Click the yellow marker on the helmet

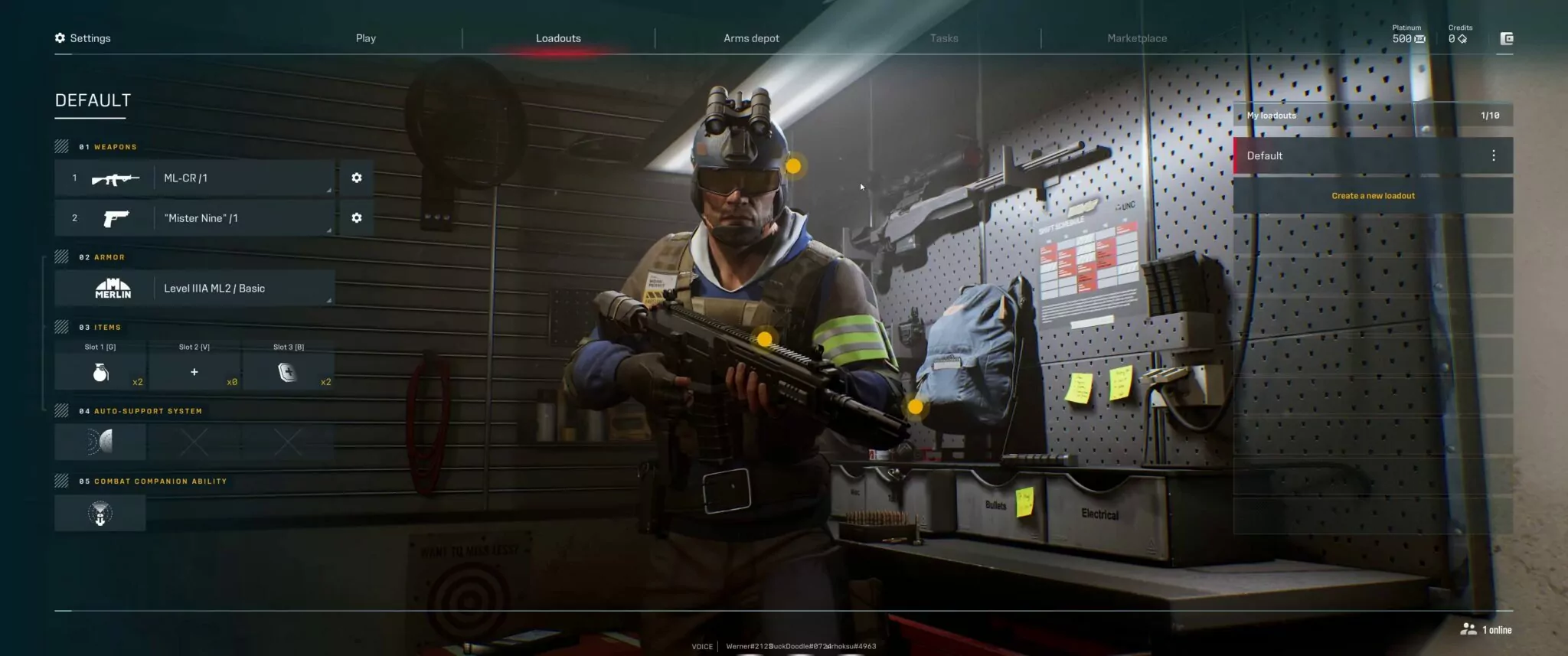pos(793,165)
